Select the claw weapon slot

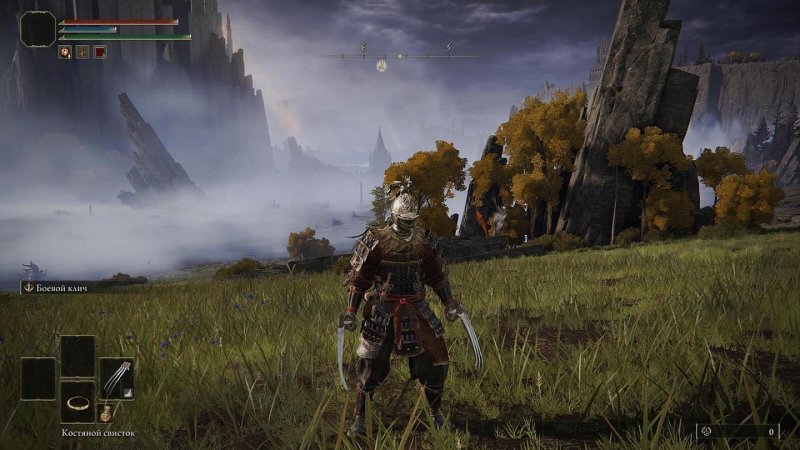[117, 377]
